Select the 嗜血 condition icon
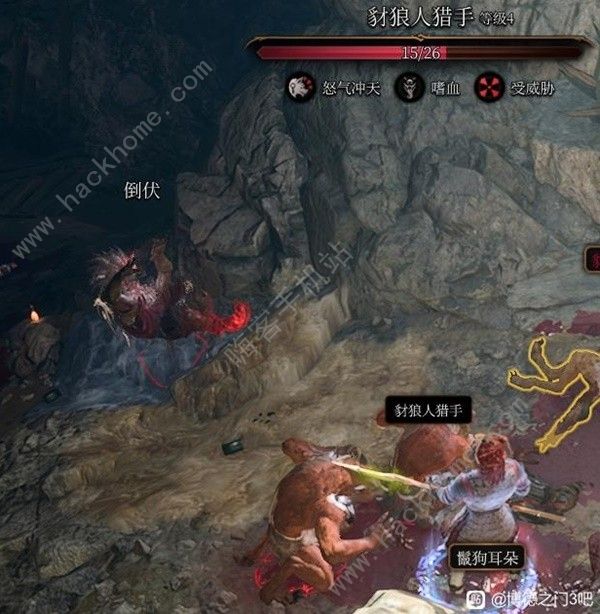The image size is (600, 614). tap(408, 86)
